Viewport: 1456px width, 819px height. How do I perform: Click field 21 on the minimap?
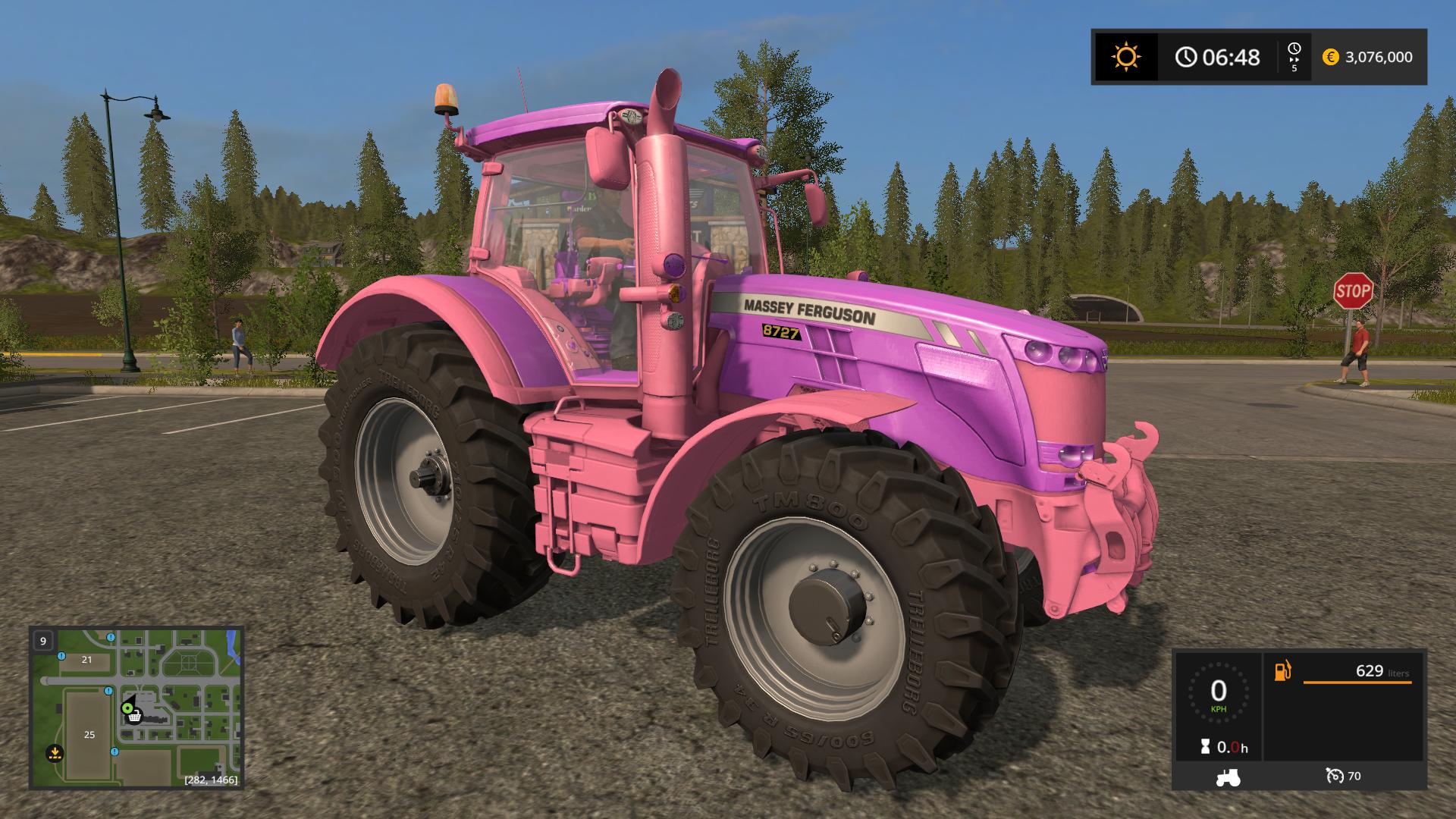click(86, 660)
